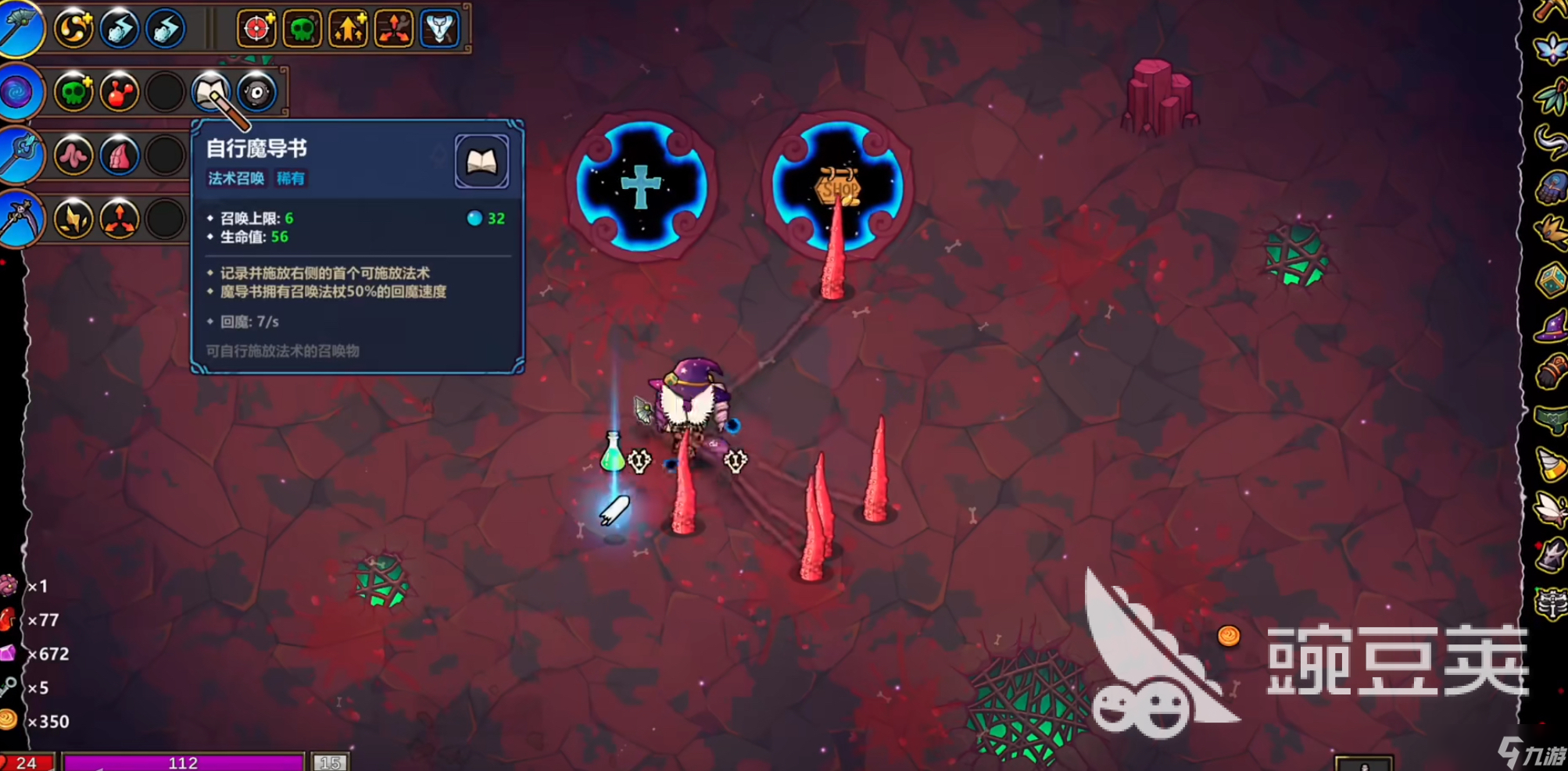Click the purple wizard hat relic
Screen dimensions: 1568x771
pos(1550,327)
